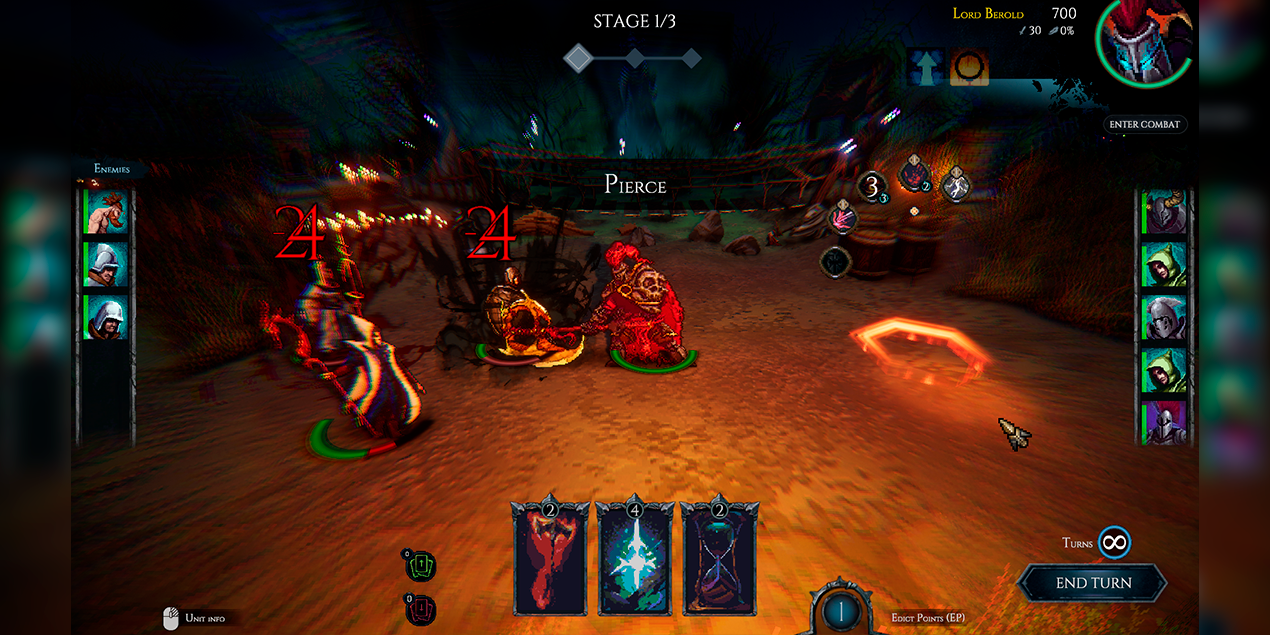Viewport: 1270px width, 635px height.
Task: Open the red discard pile icon
Action: 420,607
